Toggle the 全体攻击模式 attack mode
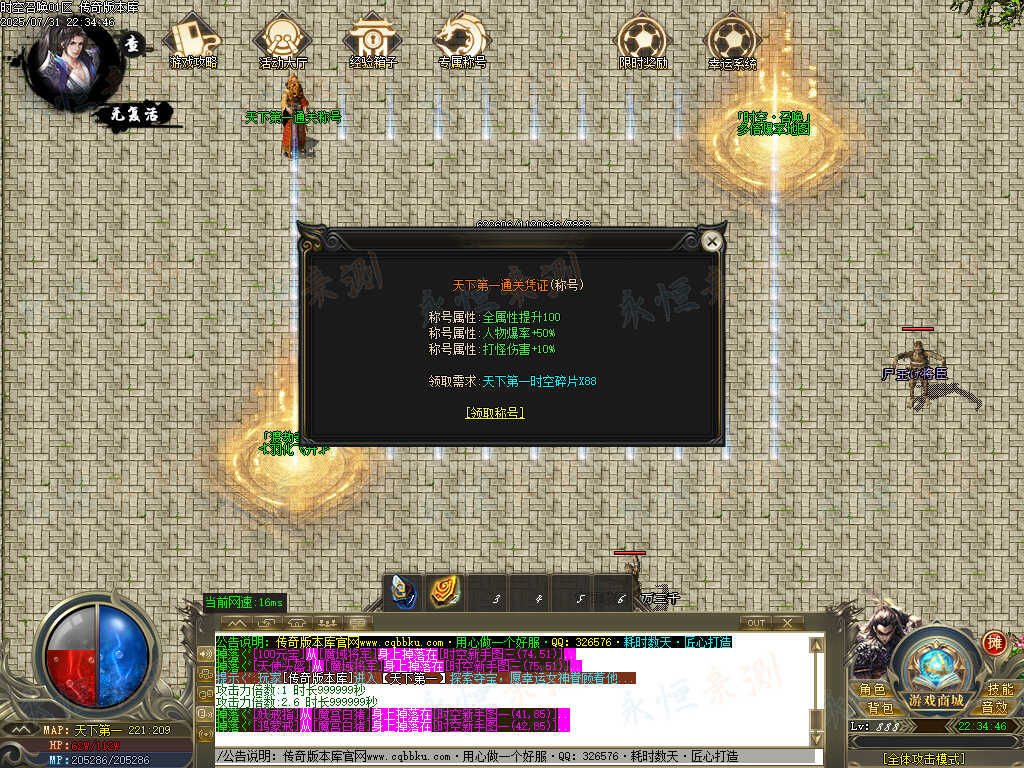Screen dimensions: 1024x768 [924, 759]
